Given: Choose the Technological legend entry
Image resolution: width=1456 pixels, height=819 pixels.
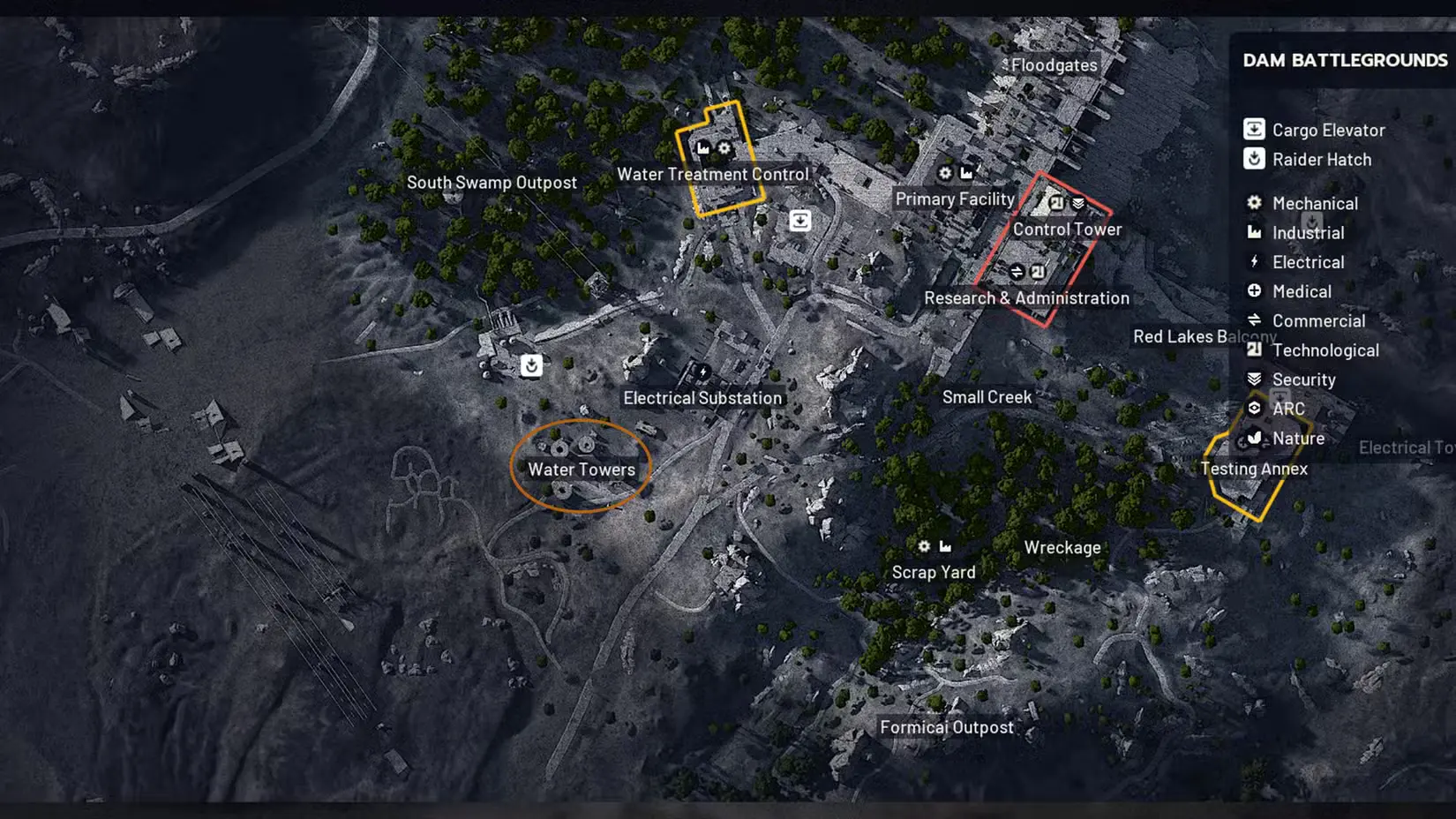Looking at the screenshot, I should [x=1311, y=350].
